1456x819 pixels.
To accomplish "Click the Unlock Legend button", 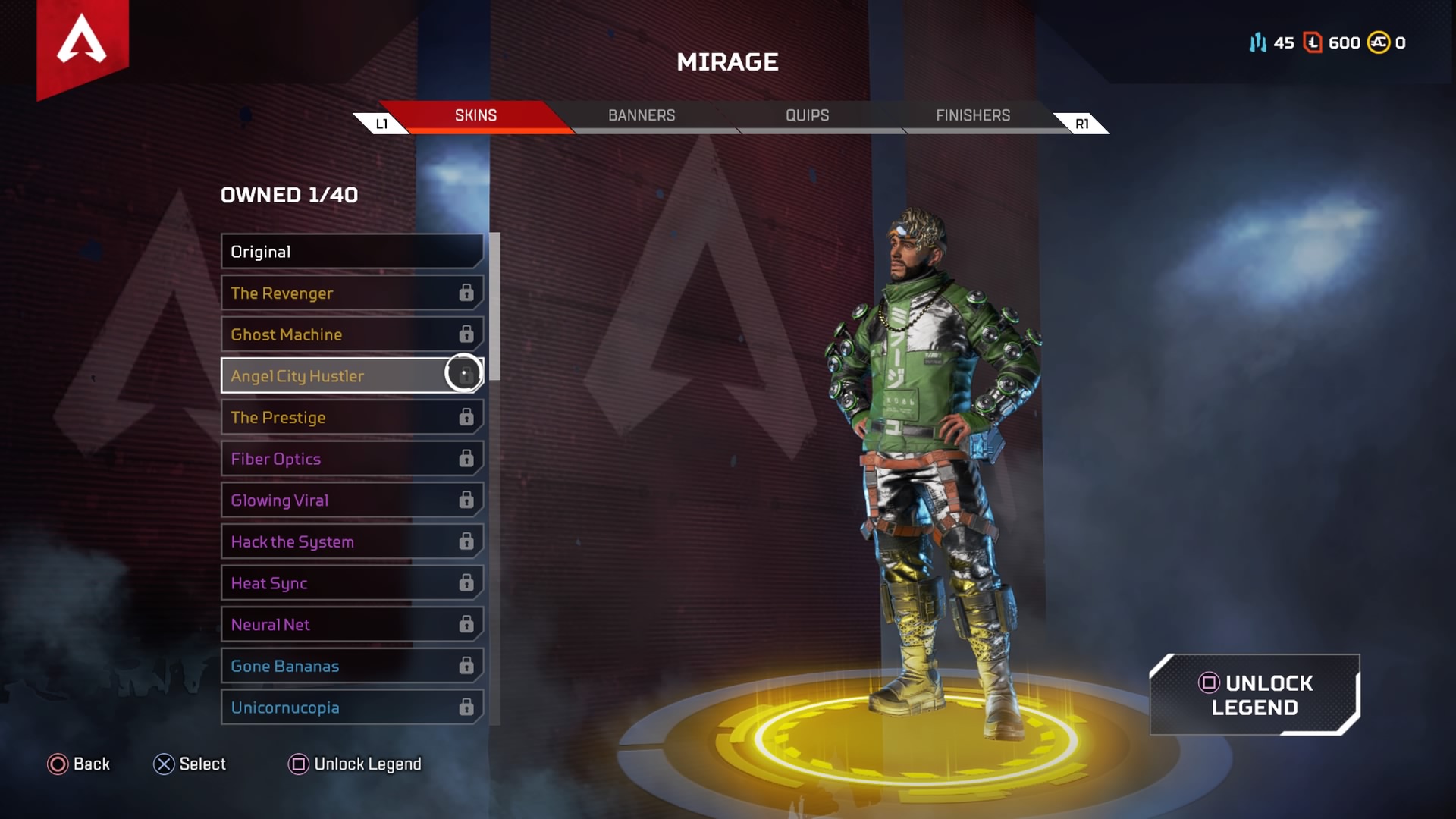I will pyautogui.click(x=1254, y=695).
